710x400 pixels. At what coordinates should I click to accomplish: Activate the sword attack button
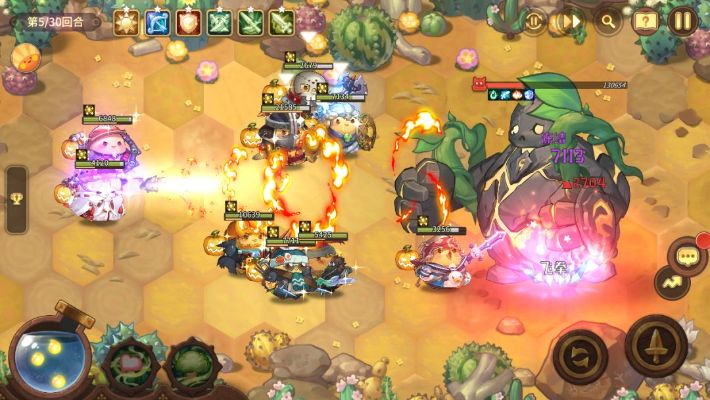coord(655,345)
